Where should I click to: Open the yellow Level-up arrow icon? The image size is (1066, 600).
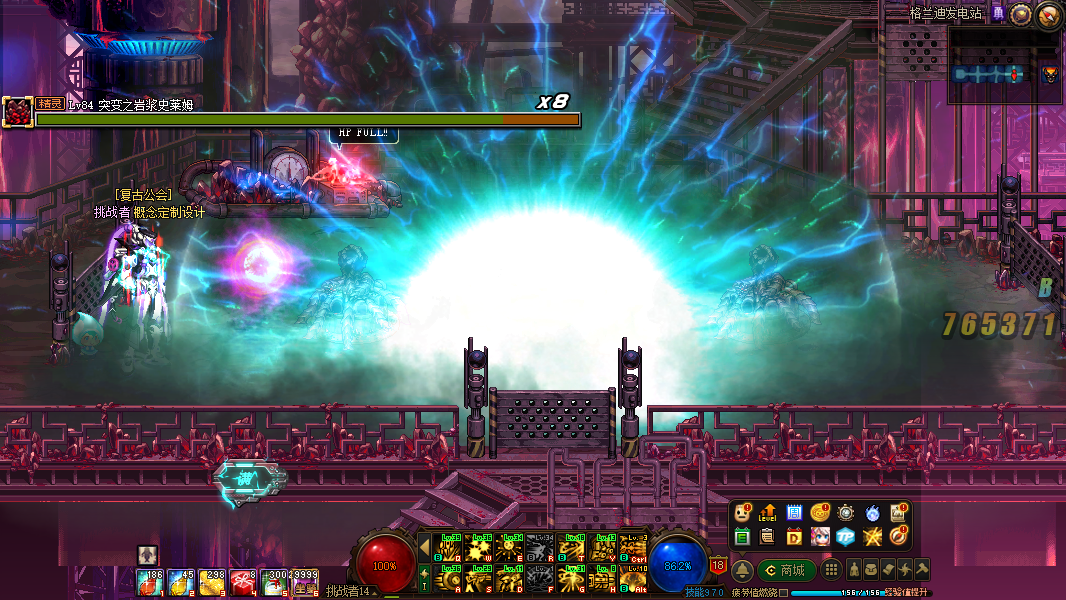coord(768,513)
